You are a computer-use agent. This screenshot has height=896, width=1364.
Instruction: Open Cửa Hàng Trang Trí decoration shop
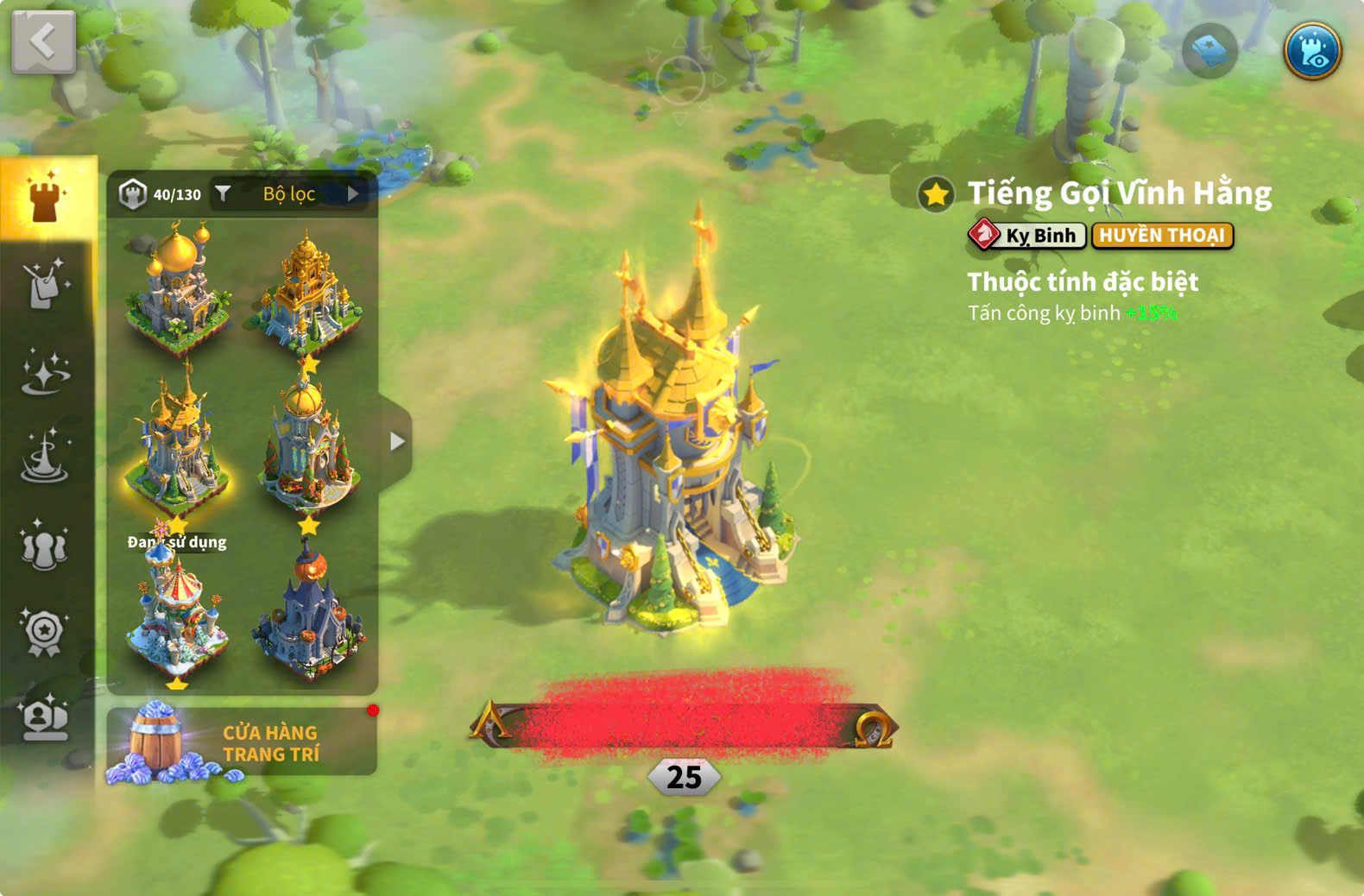(242, 742)
